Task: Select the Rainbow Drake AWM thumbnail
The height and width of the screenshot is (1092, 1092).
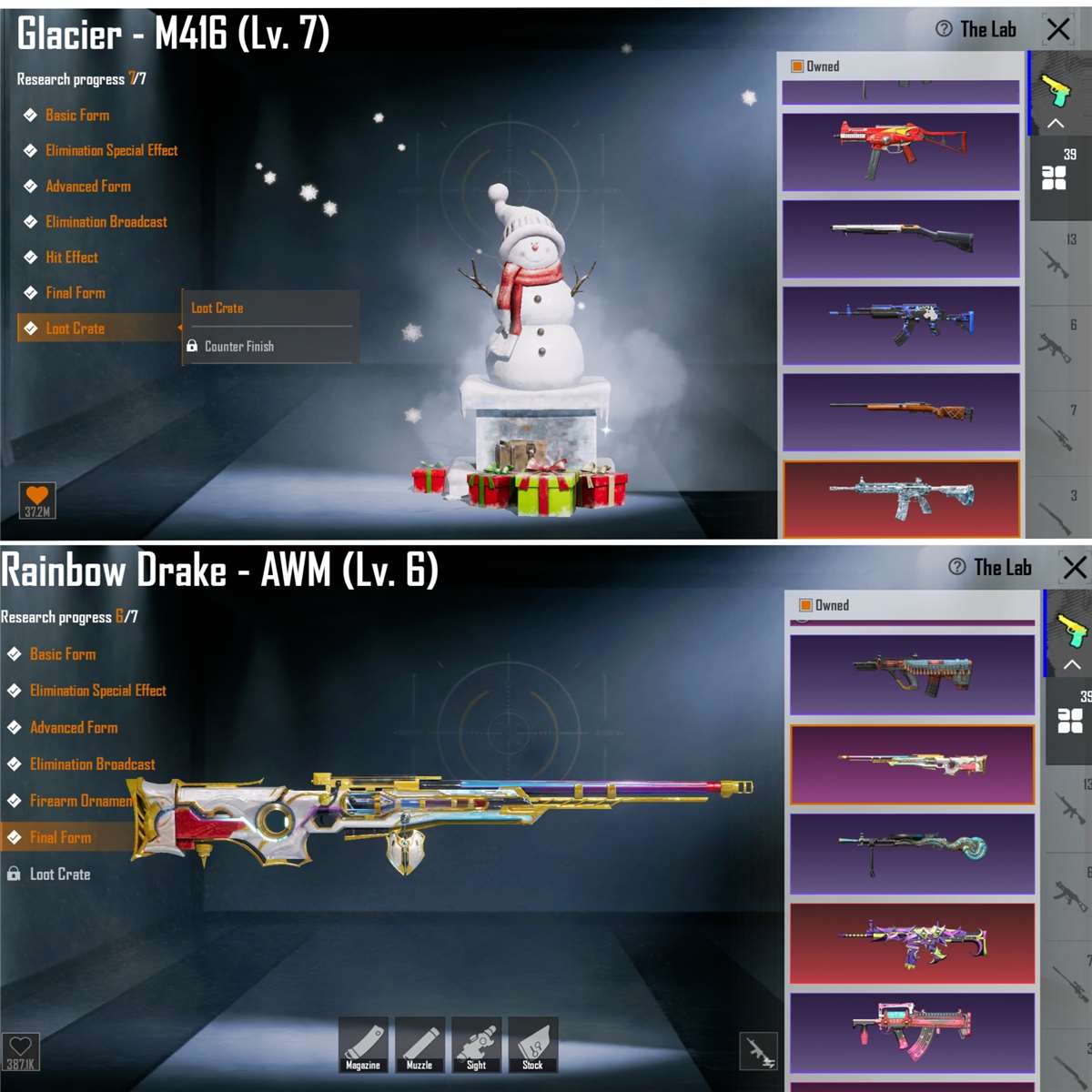Action: pyautogui.click(x=912, y=764)
